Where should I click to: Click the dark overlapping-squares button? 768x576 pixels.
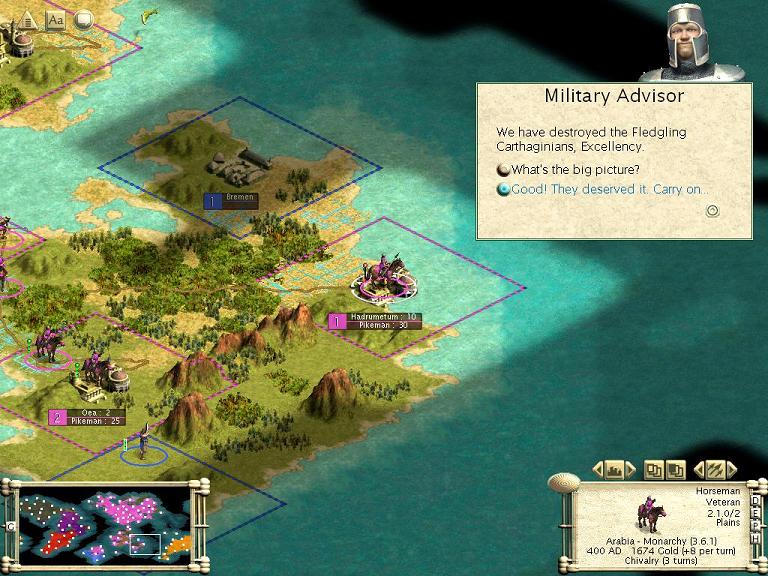coord(675,468)
